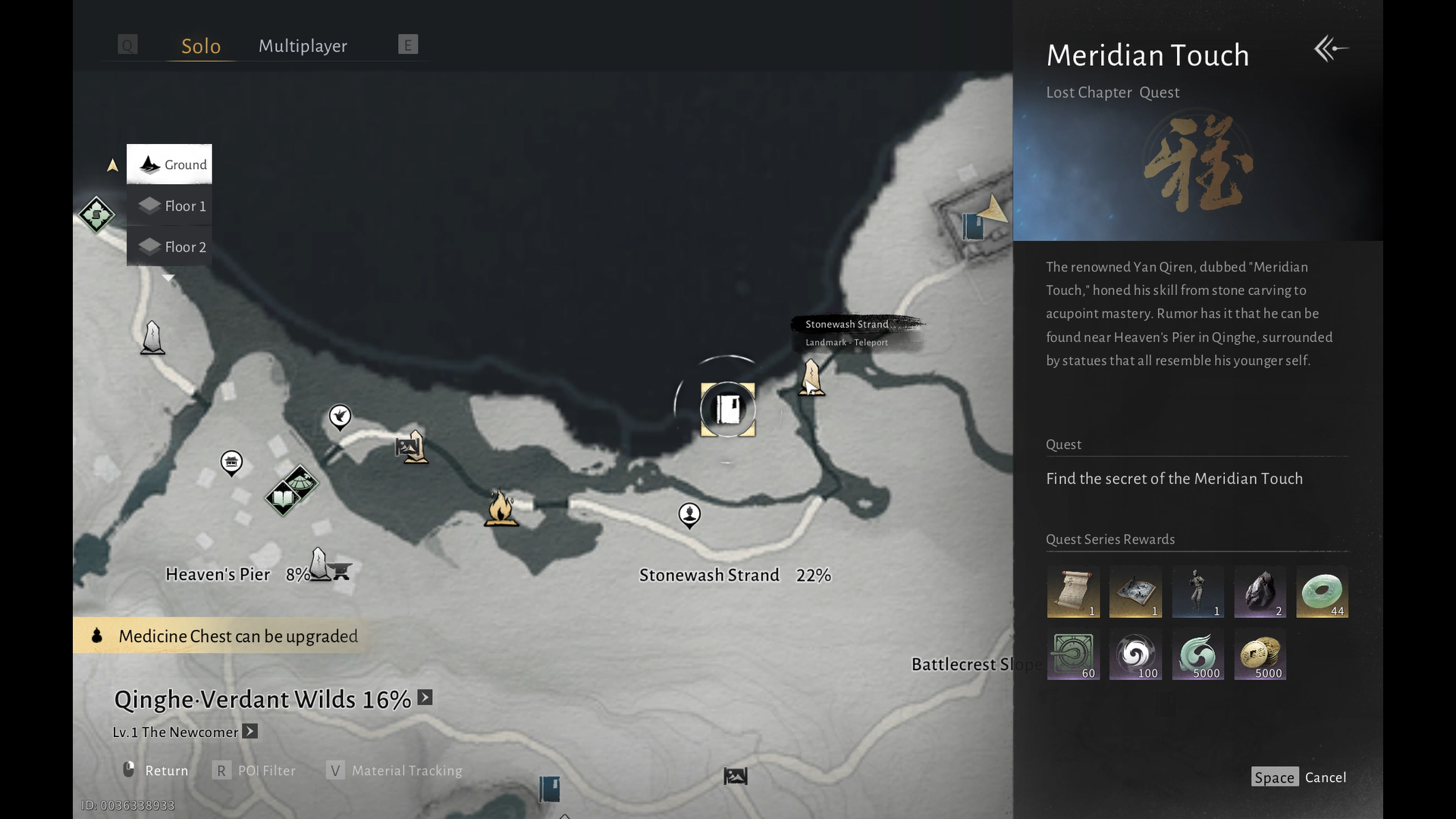Click the Return button
1456x819 pixels.
[x=156, y=771]
